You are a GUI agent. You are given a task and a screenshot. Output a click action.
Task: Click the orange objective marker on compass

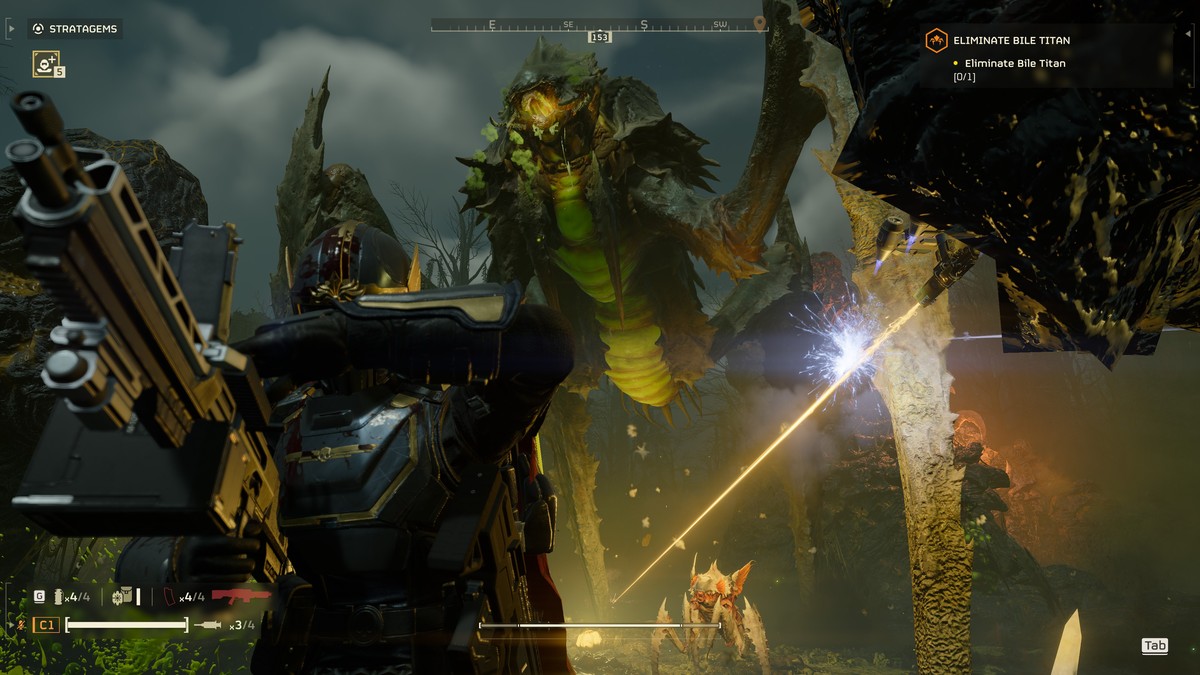[759, 22]
